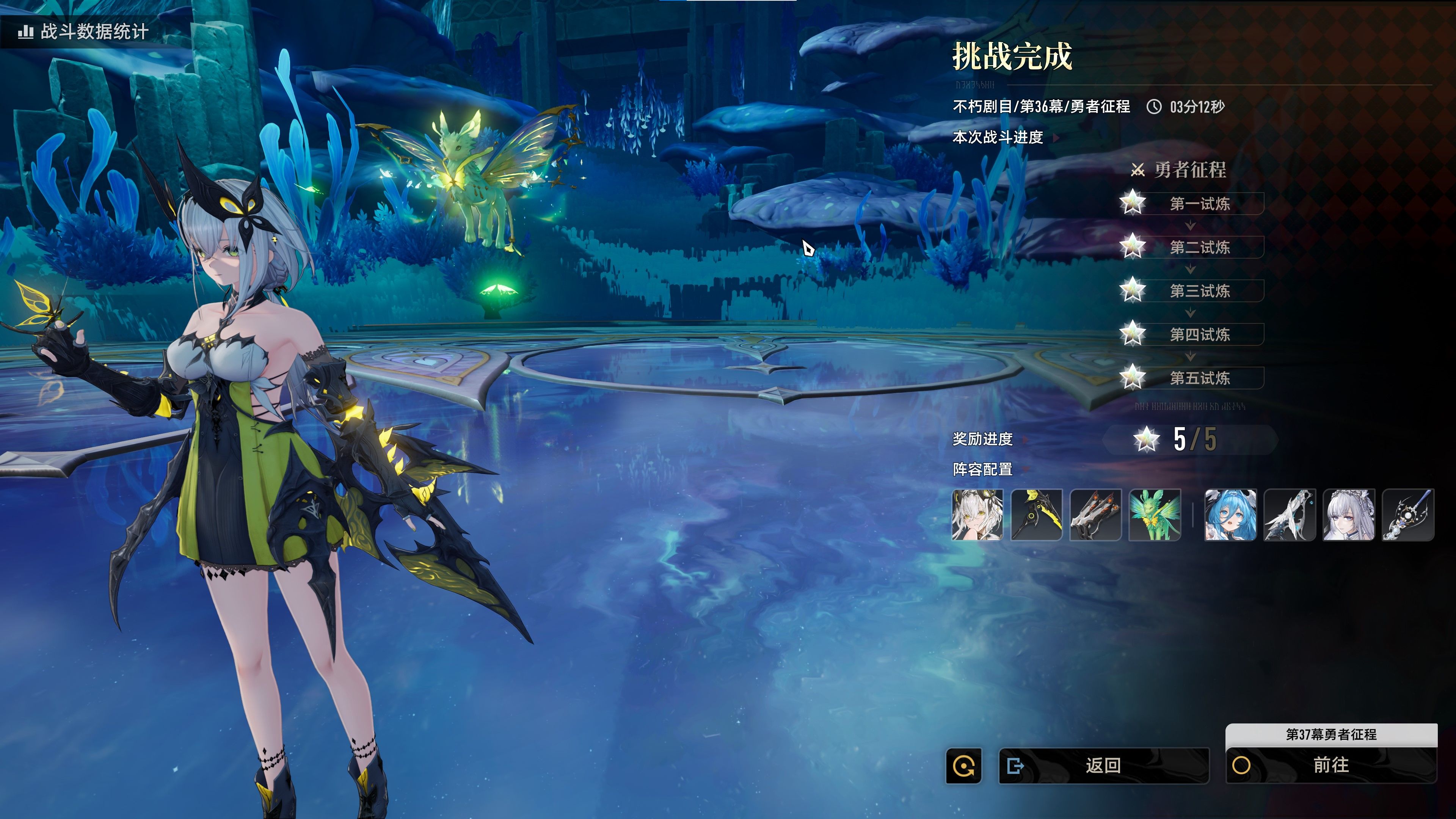
Task: Inspect the white curved blade weapon thumbnail
Action: 1289,515
